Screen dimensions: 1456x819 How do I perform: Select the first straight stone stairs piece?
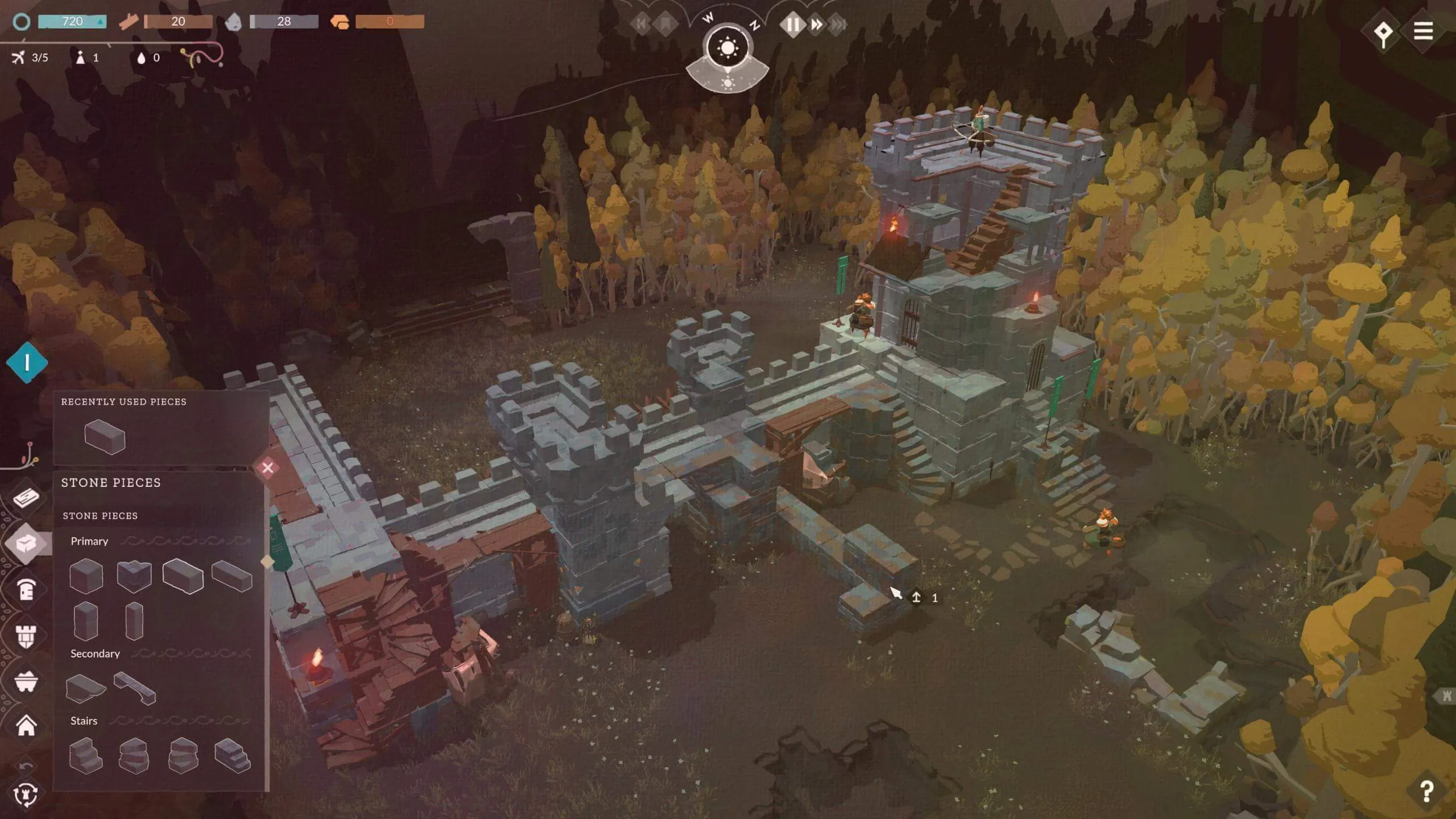tap(85, 755)
